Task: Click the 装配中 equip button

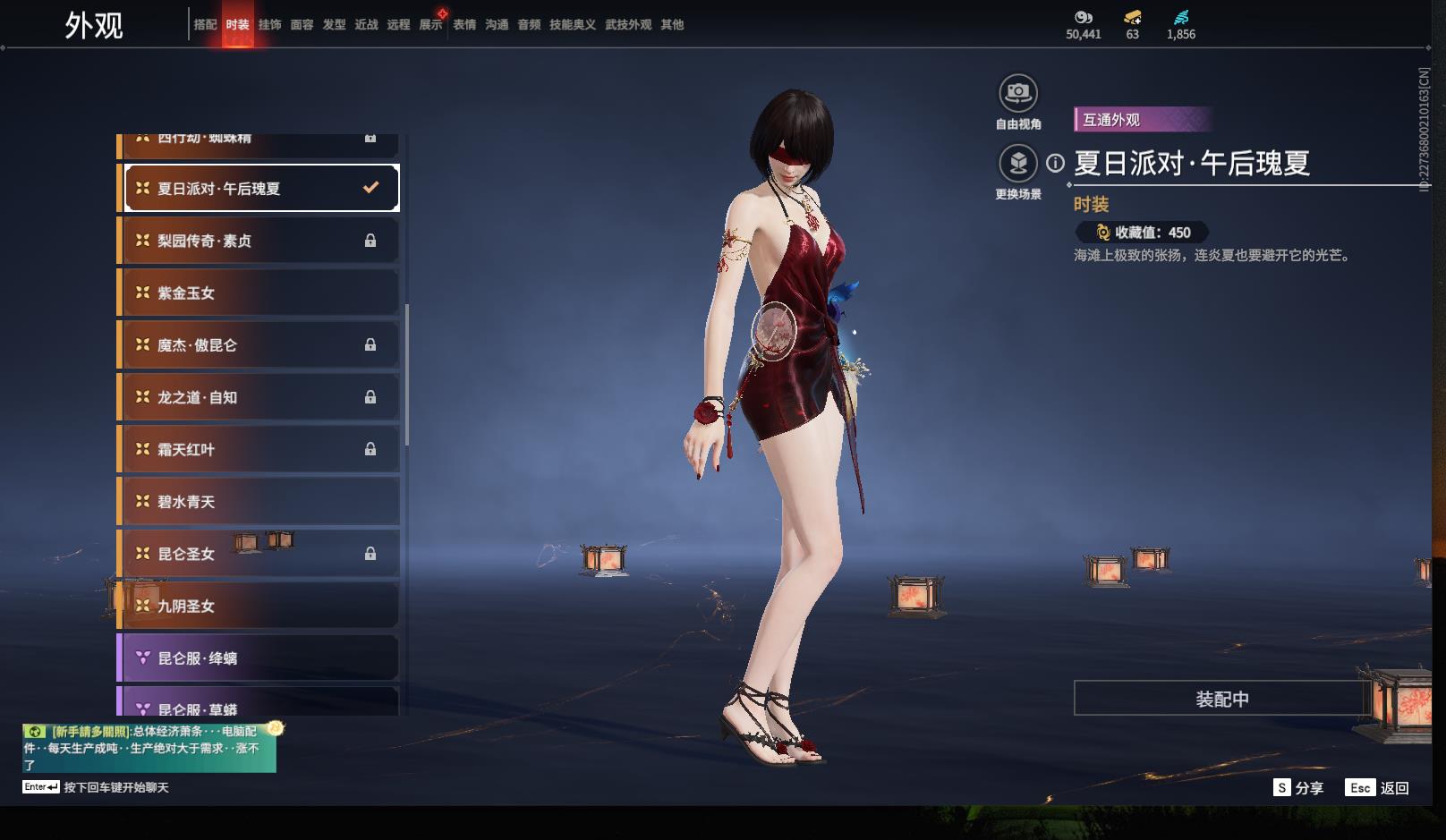Action: [1221, 699]
